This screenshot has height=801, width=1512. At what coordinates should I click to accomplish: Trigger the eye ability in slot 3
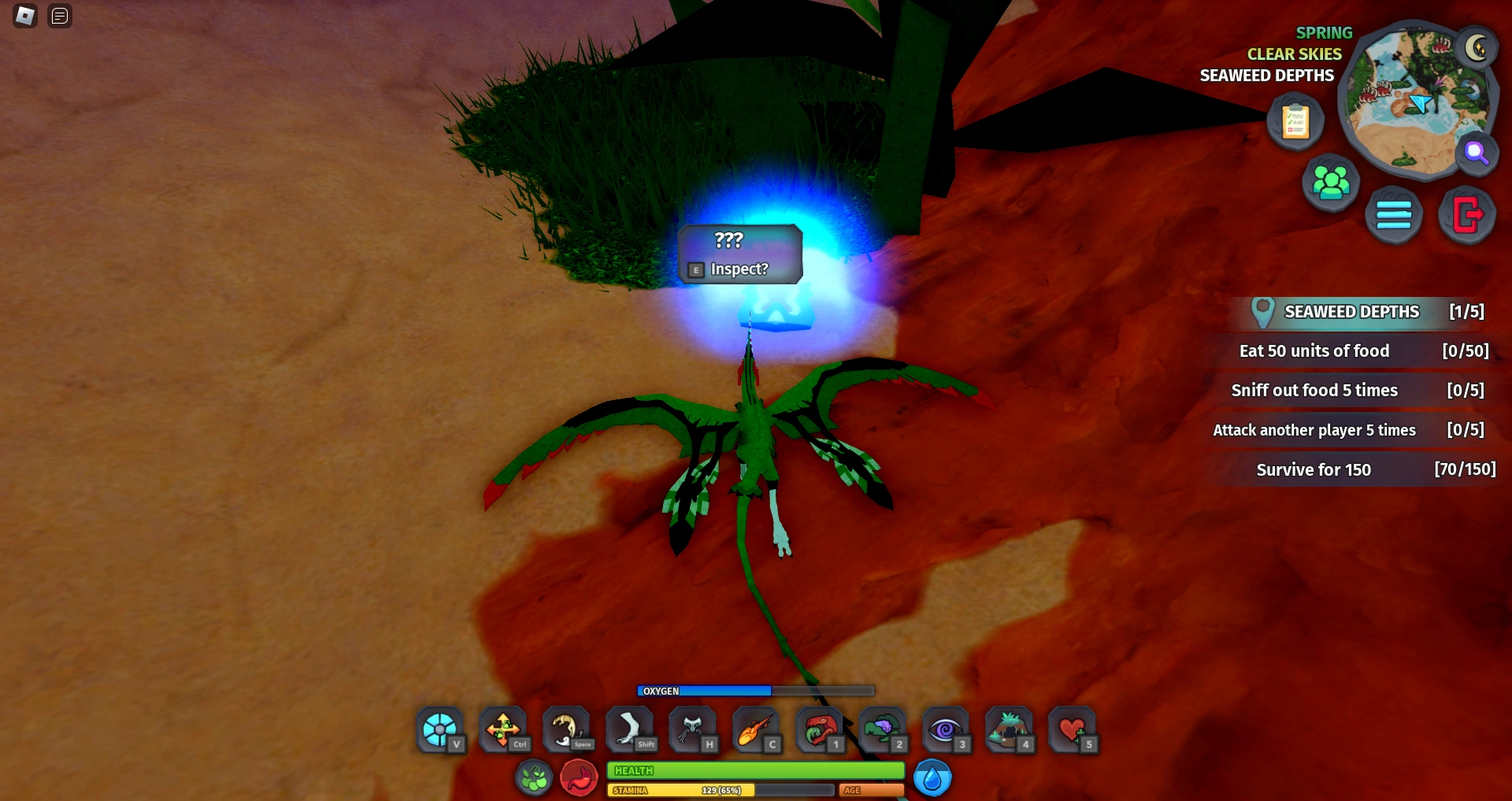945,729
